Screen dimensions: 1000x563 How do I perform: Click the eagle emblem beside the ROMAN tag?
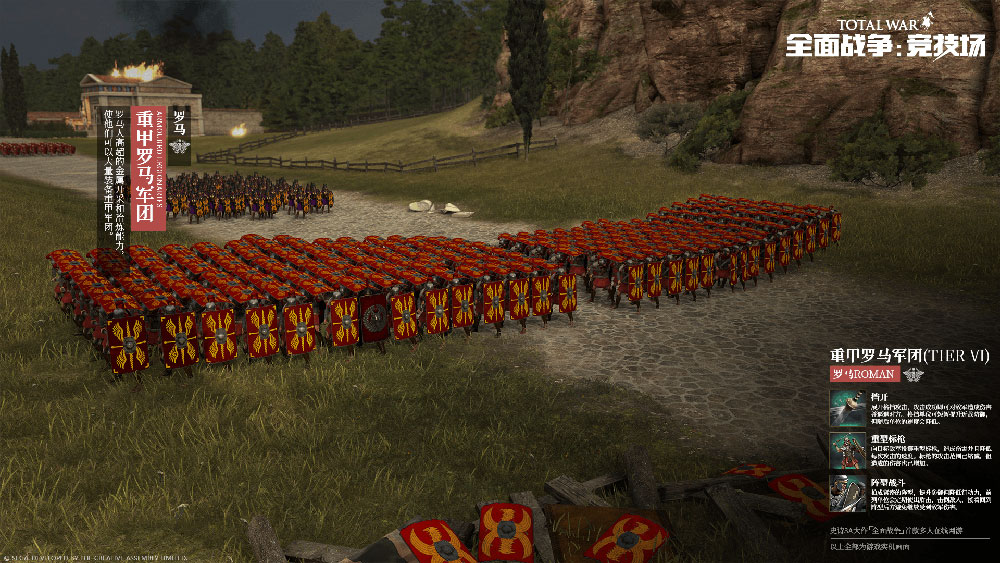(914, 374)
